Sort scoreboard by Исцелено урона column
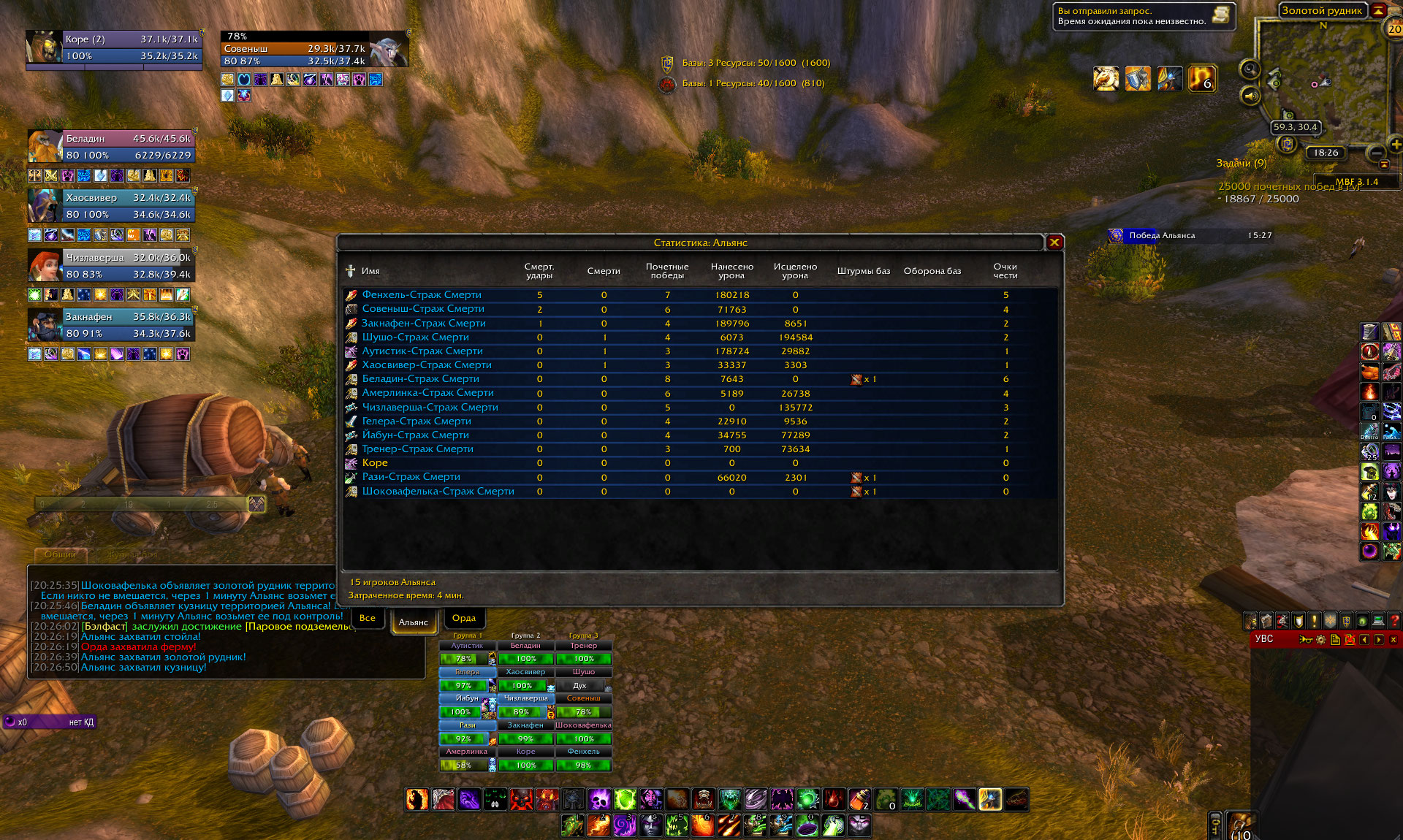Image resolution: width=1403 pixels, height=840 pixels. [x=795, y=271]
